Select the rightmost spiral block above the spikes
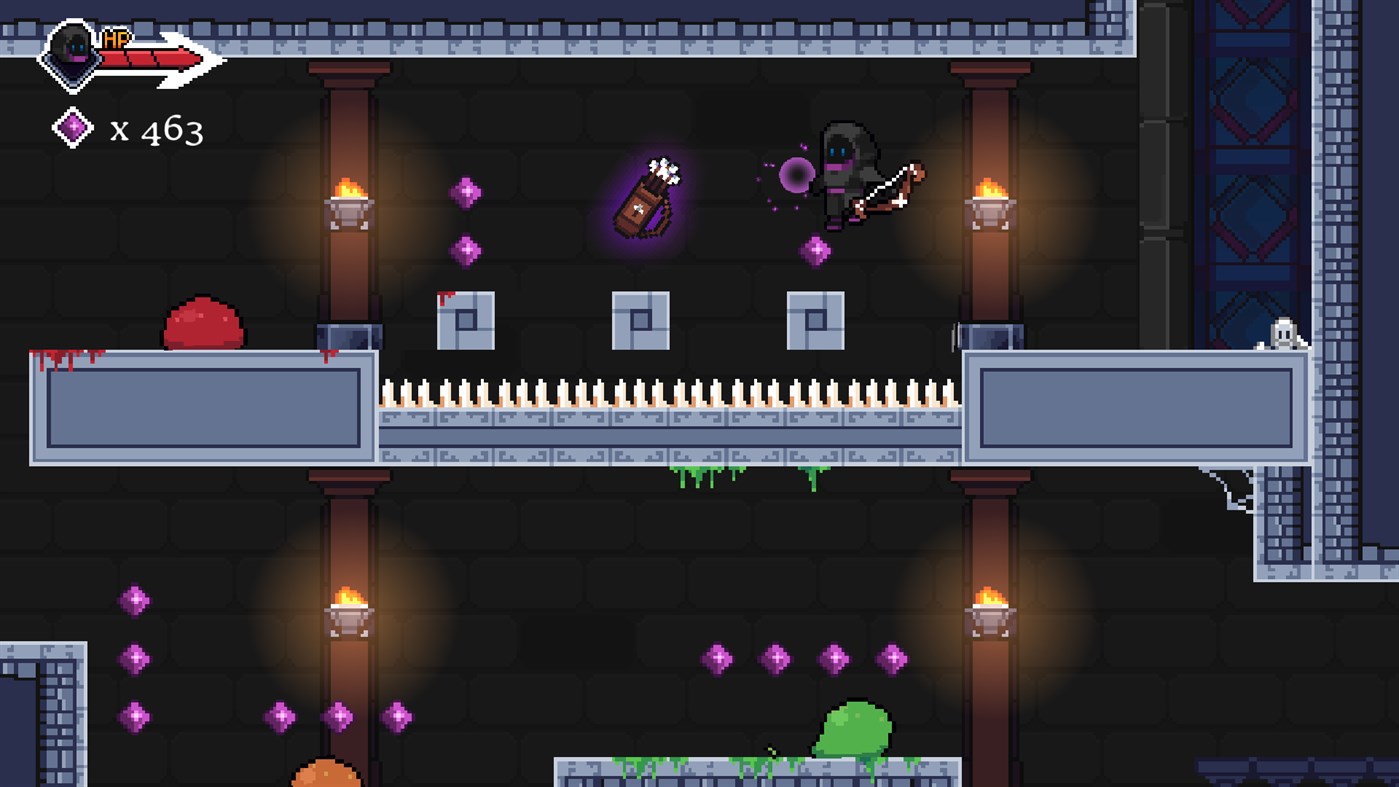Screen dimensions: 1399x787 [817, 320]
